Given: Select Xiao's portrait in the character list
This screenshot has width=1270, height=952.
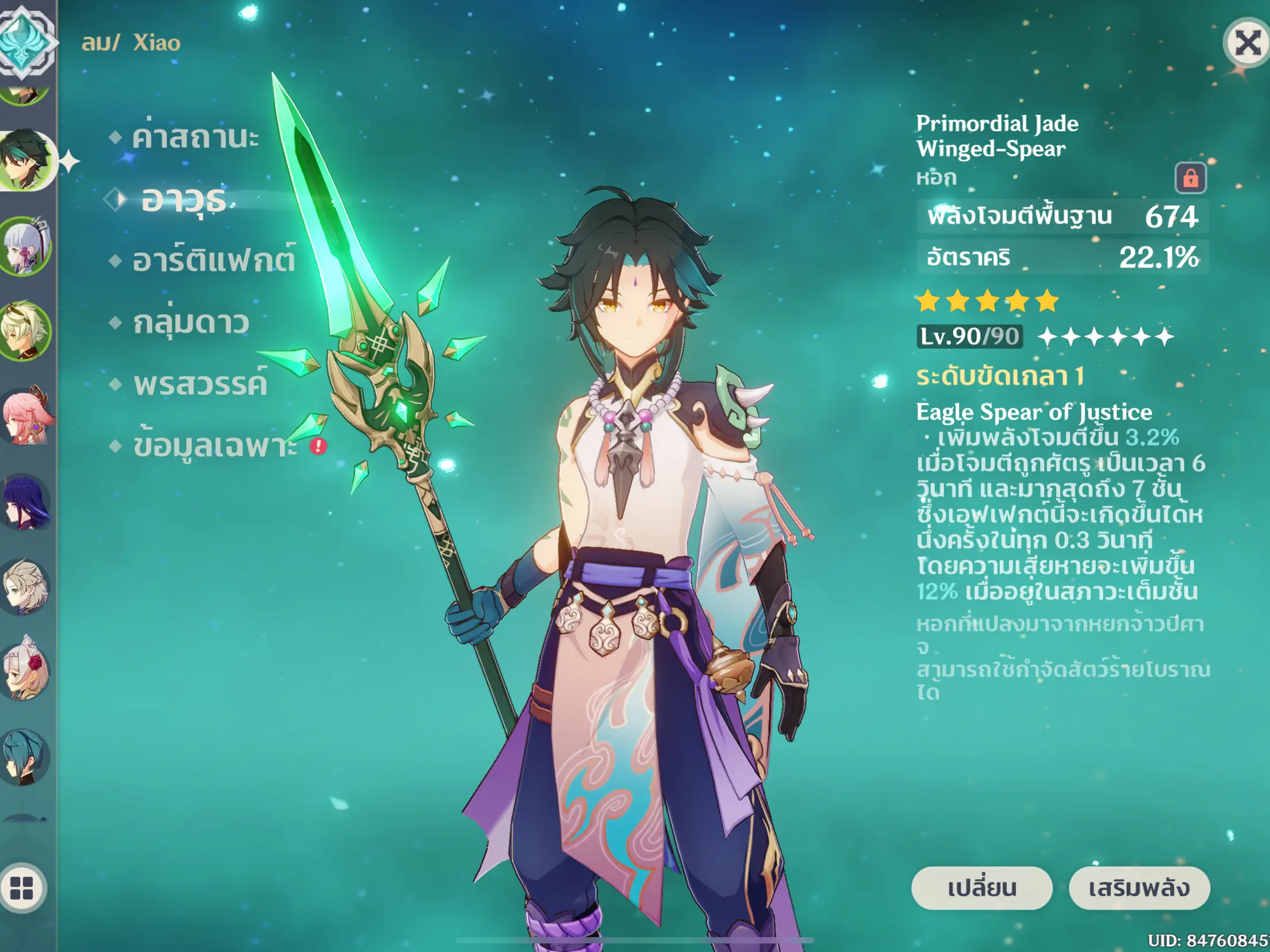Looking at the screenshot, I should 26,160.
